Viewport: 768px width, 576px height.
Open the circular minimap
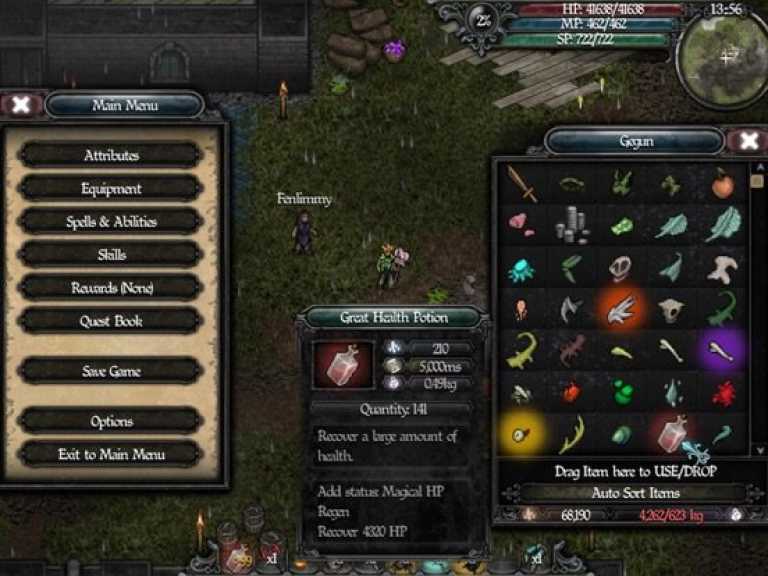[x=724, y=57]
